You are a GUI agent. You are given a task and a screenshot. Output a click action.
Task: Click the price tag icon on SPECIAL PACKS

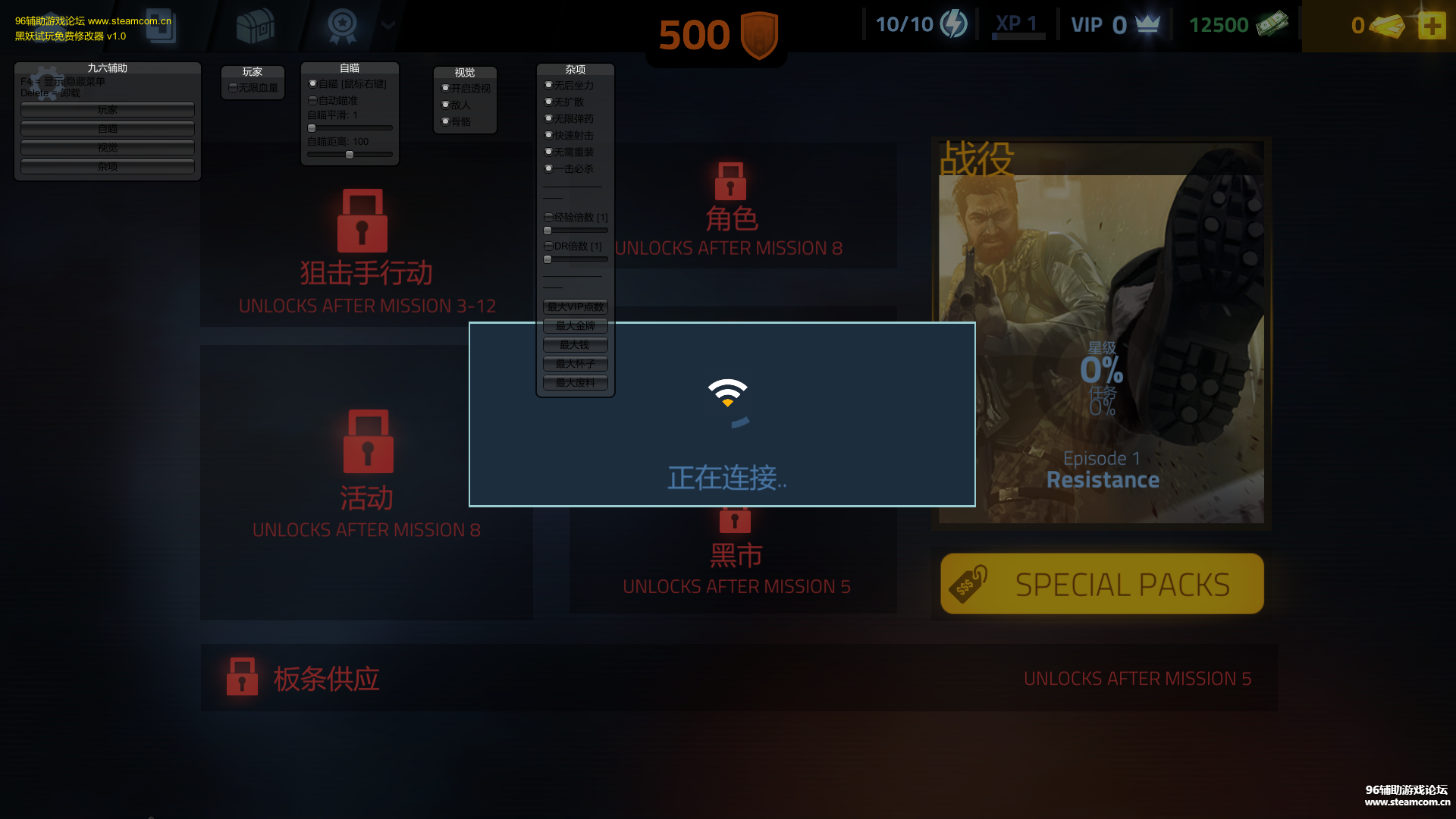click(968, 583)
